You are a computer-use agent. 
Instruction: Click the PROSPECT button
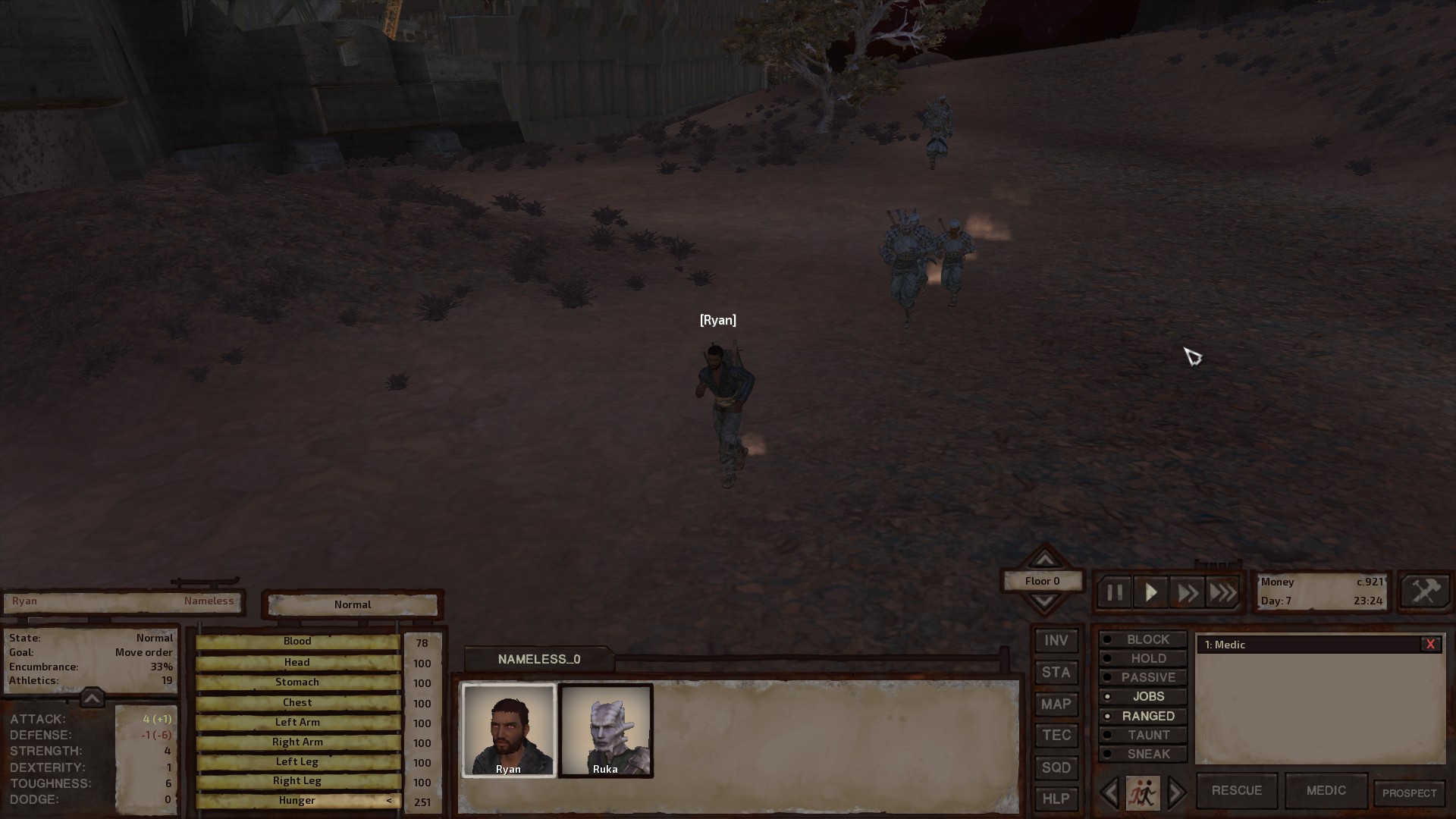pos(1409,790)
